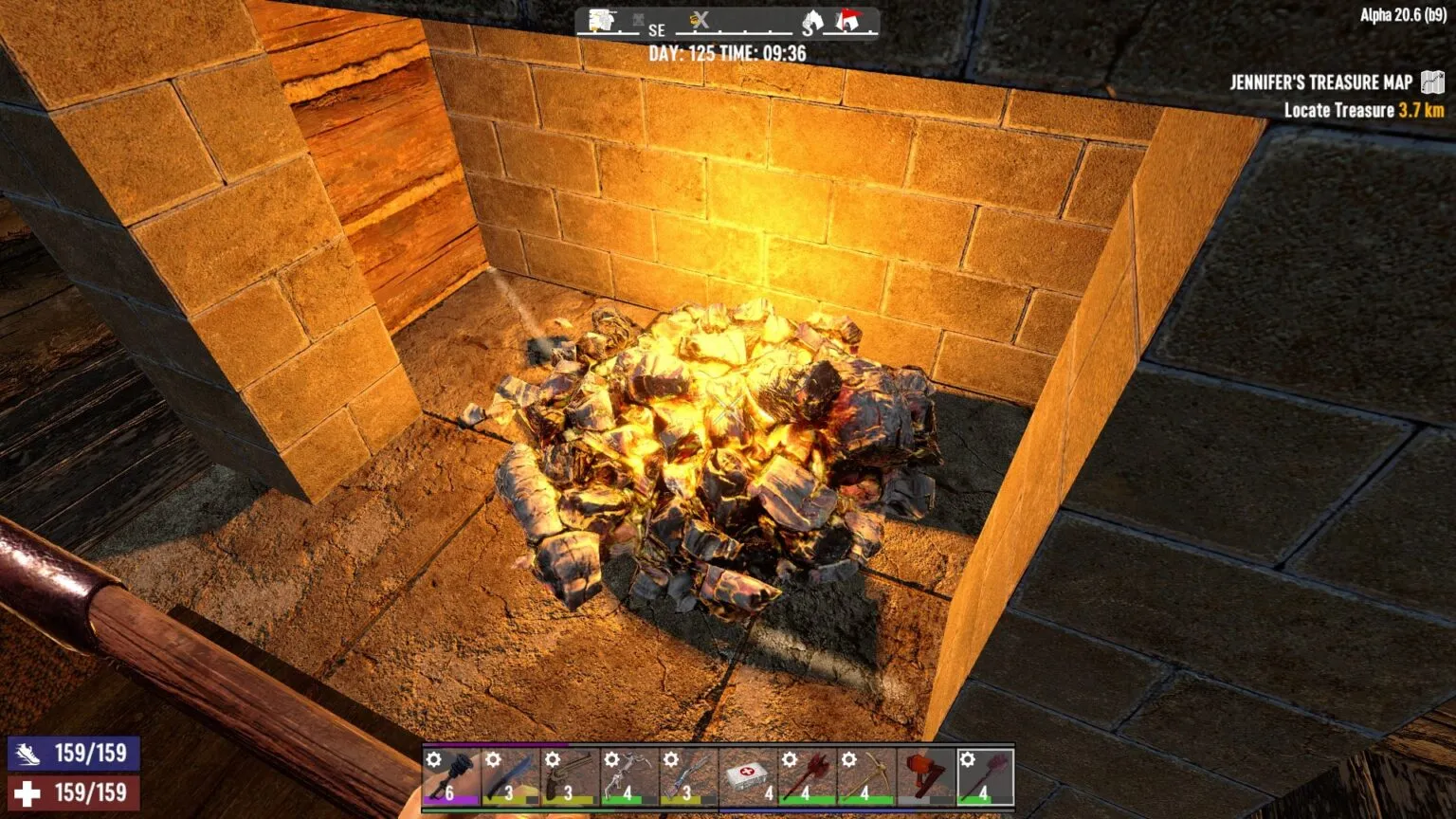Select the yellow X marker on compass

(700, 21)
